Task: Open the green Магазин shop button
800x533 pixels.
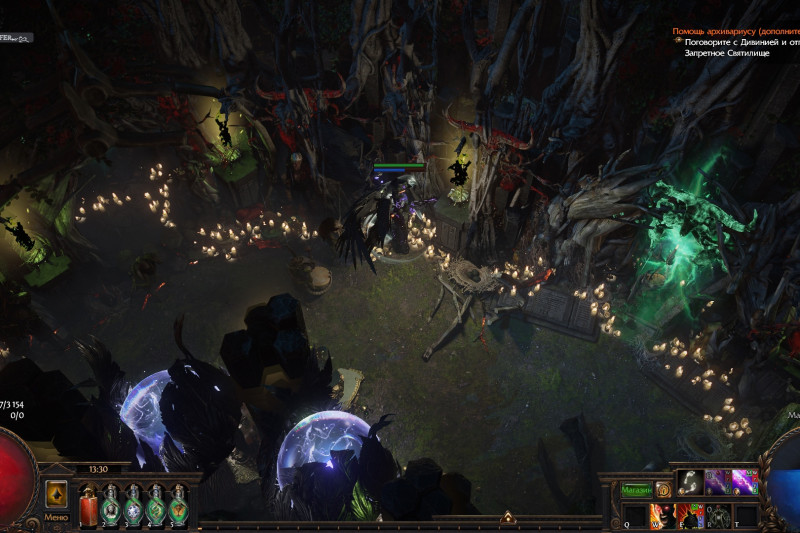Action: (x=636, y=490)
